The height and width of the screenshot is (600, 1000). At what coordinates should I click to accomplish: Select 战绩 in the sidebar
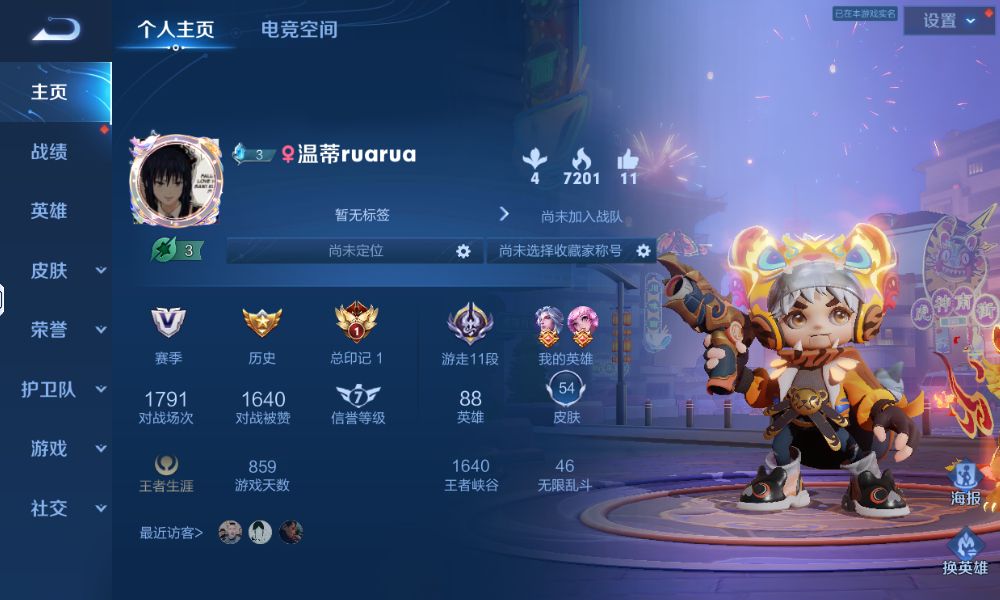tap(49, 152)
